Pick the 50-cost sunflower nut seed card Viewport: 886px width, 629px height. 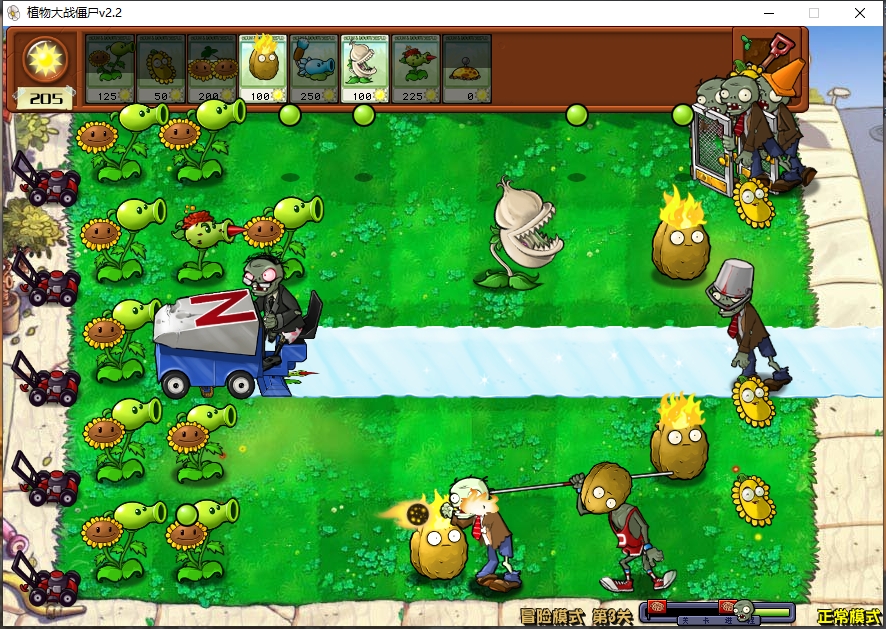coord(161,68)
